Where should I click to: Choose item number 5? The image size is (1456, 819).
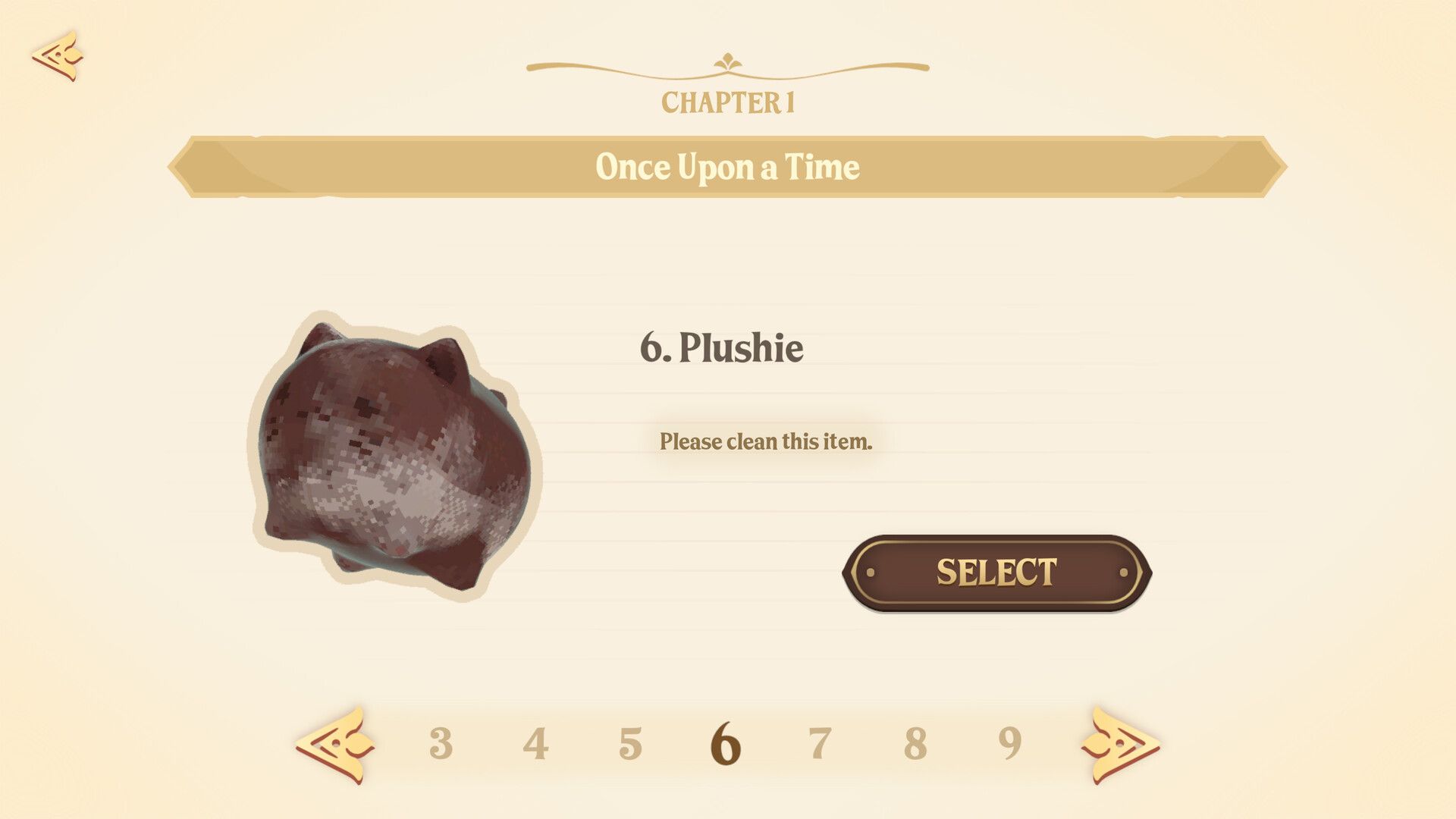point(630,744)
